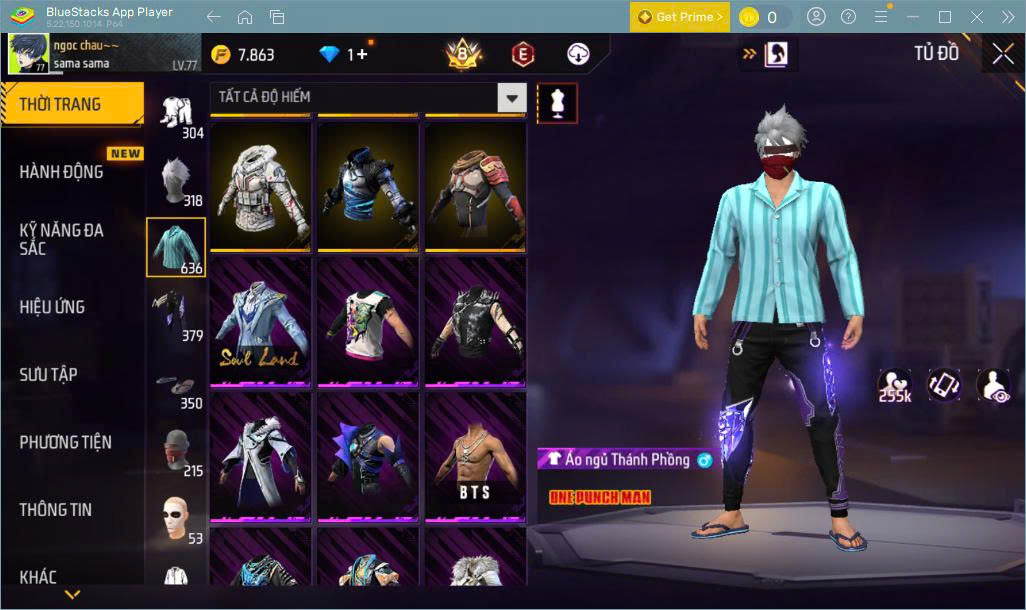Pick the BTS shirtless top item
This screenshot has width=1026, height=610.
point(475,455)
